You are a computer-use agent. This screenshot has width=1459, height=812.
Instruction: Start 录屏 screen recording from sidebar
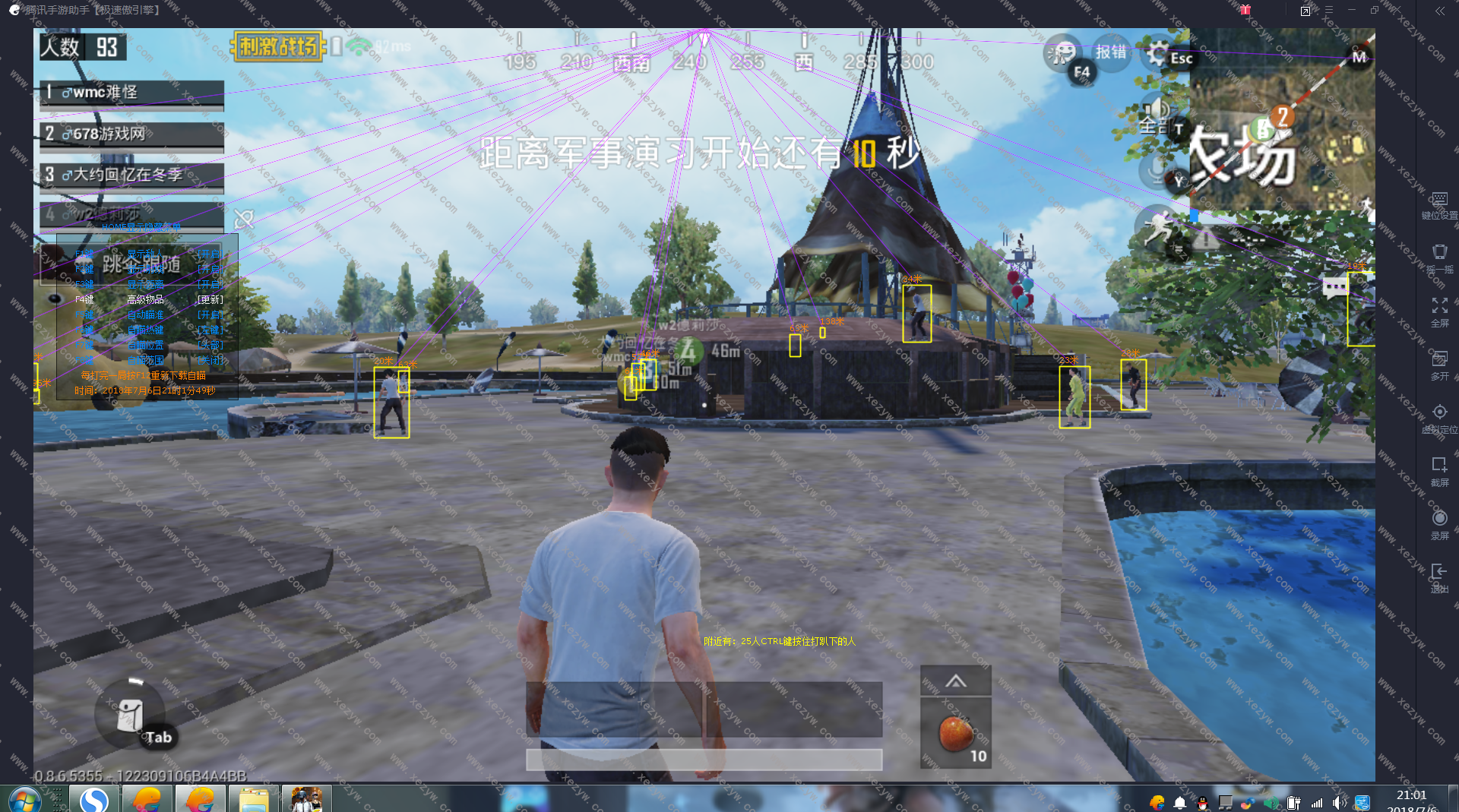coord(1439,524)
